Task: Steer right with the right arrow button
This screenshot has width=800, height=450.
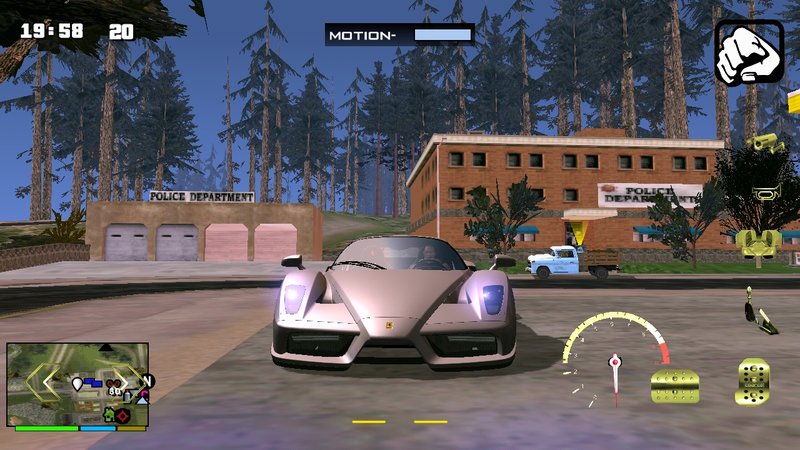Action: tap(125, 381)
